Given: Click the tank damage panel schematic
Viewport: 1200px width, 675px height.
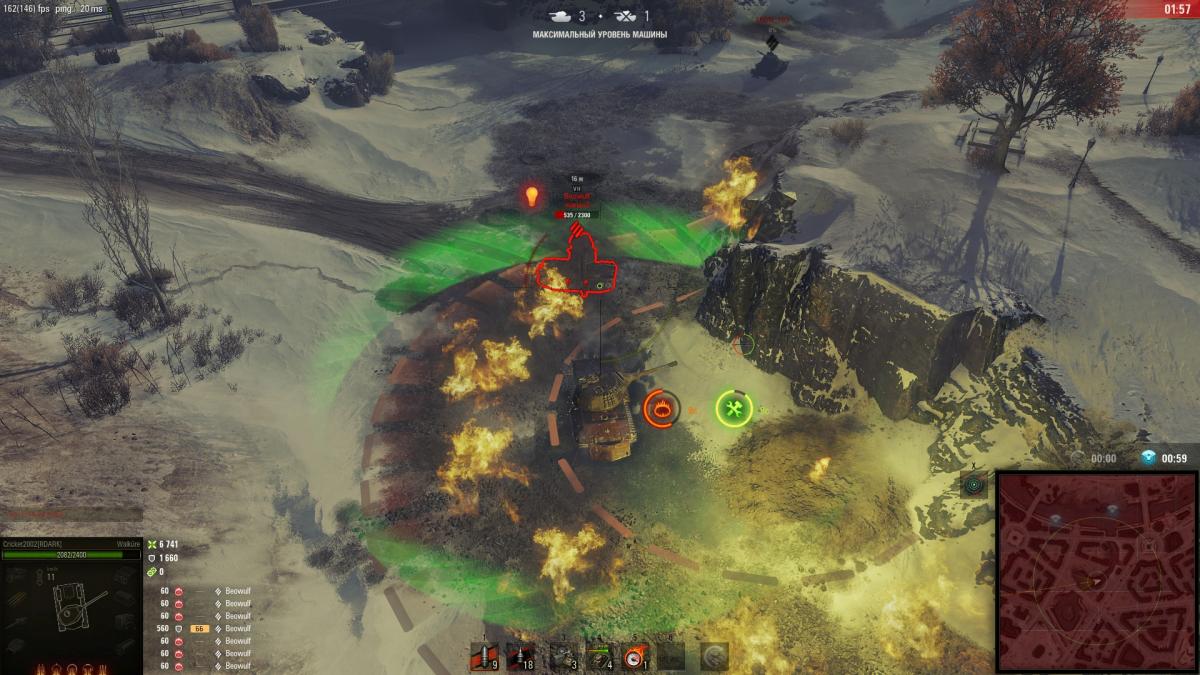Looking at the screenshot, I should click(72, 605).
